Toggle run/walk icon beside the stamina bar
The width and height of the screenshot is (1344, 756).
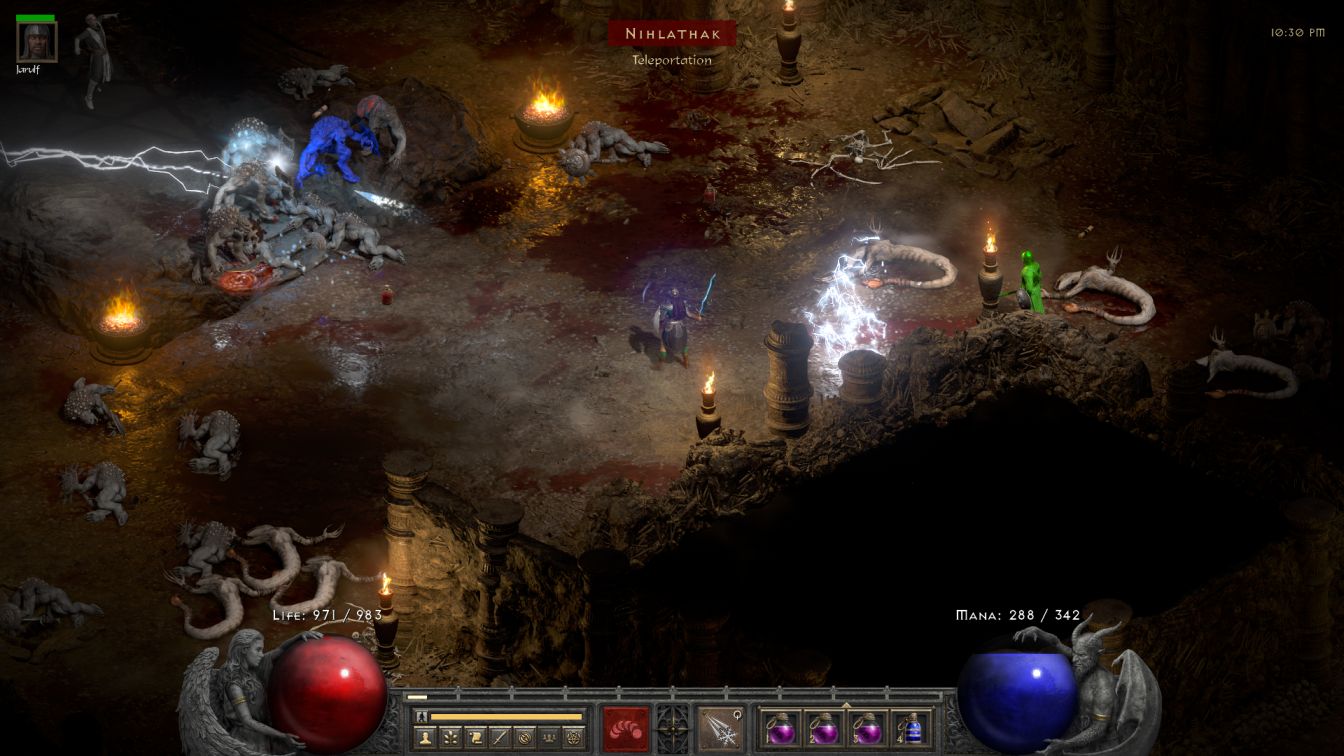[x=421, y=716]
